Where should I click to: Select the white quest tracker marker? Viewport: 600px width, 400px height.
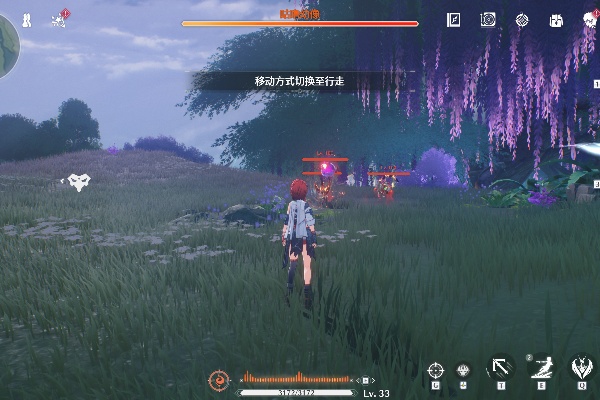click(x=79, y=181)
